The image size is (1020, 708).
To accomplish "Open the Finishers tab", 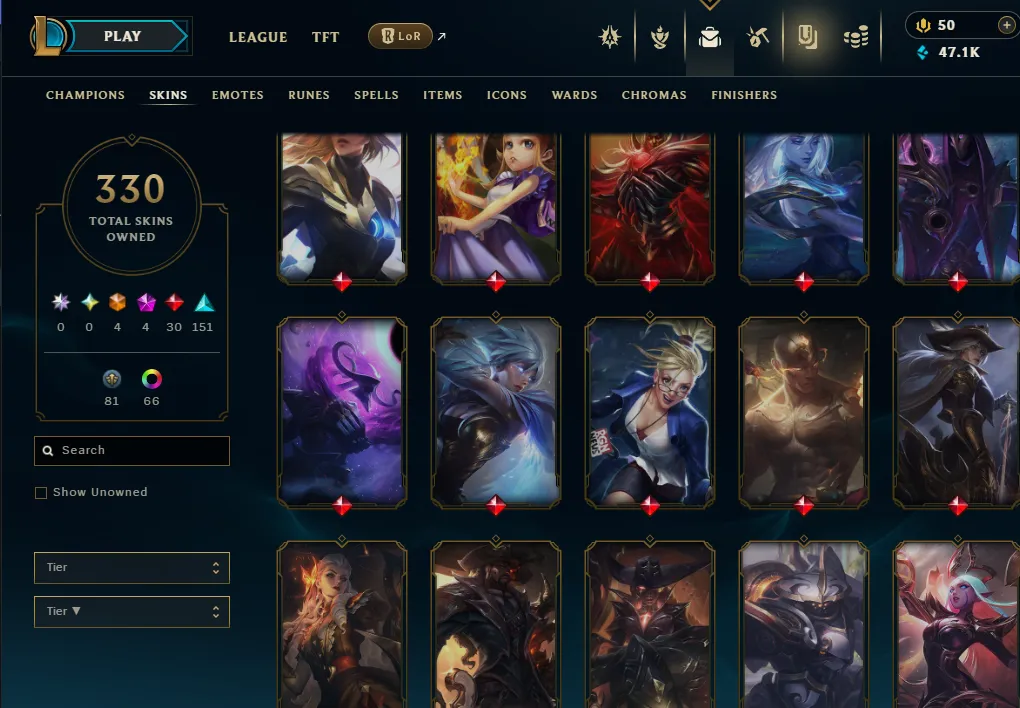I will 744,95.
